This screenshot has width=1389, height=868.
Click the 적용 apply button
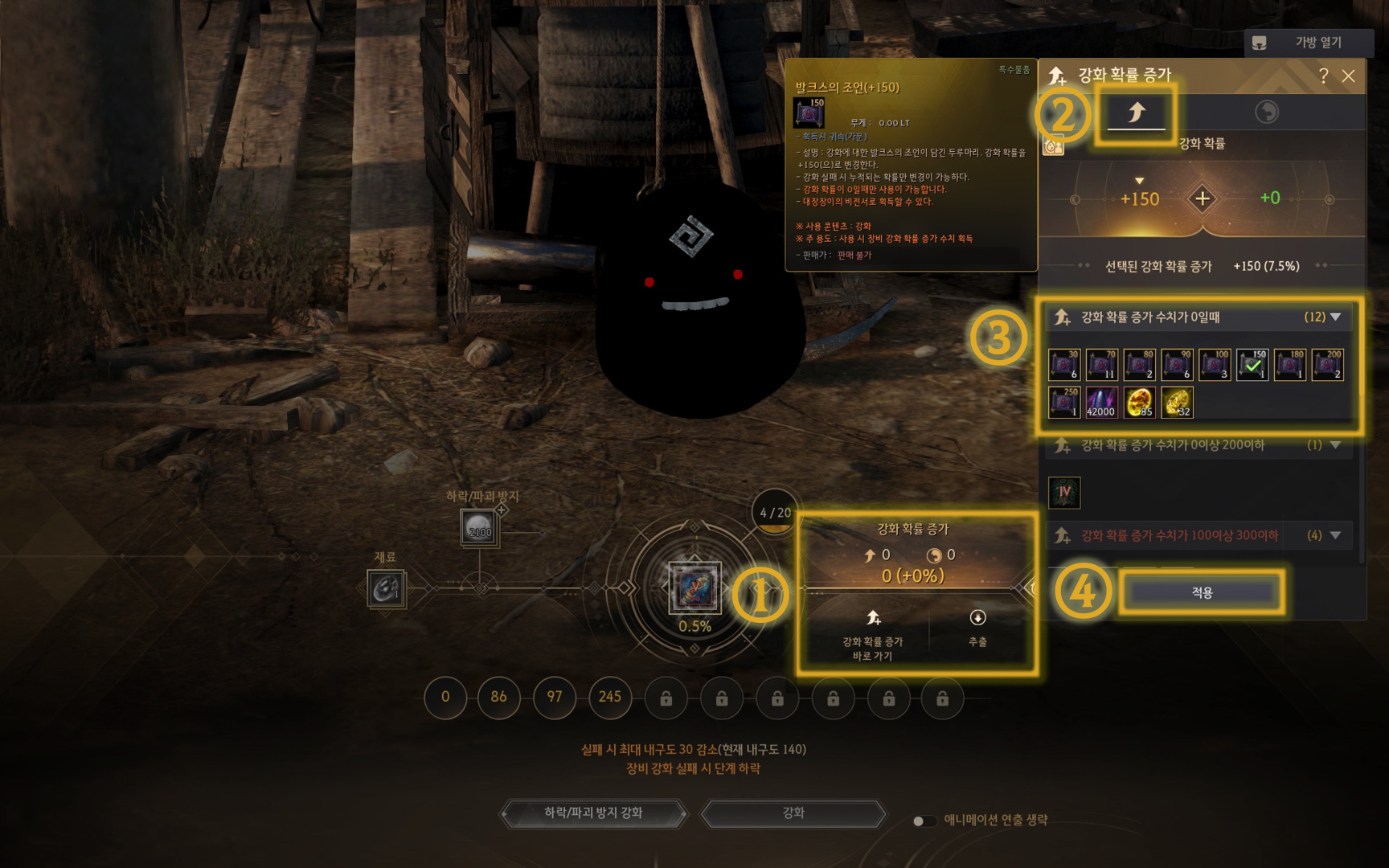pyautogui.click(x=1202, y=592)
